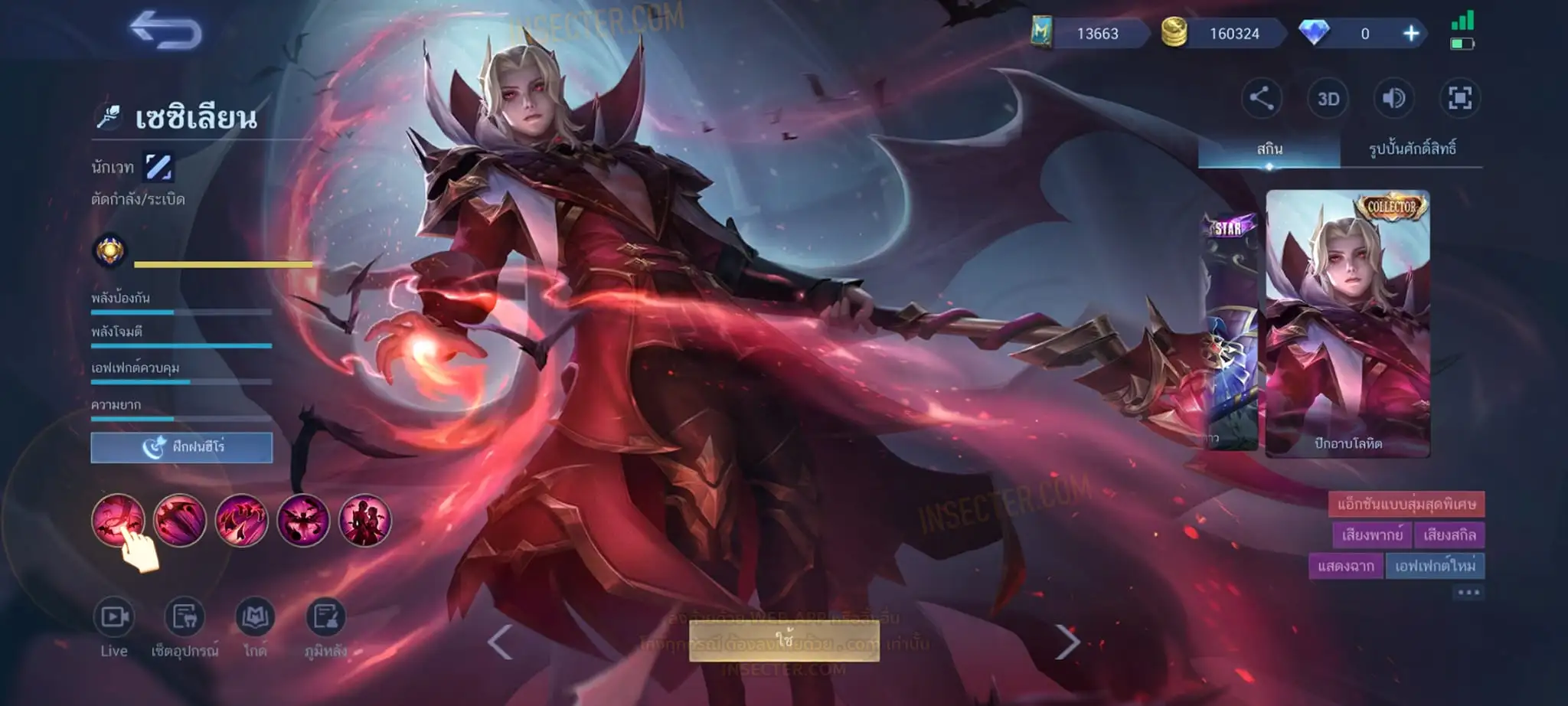Select the COLLECTOR skin card
Screen dimensions: 1568x706
tap(1347, 323)
